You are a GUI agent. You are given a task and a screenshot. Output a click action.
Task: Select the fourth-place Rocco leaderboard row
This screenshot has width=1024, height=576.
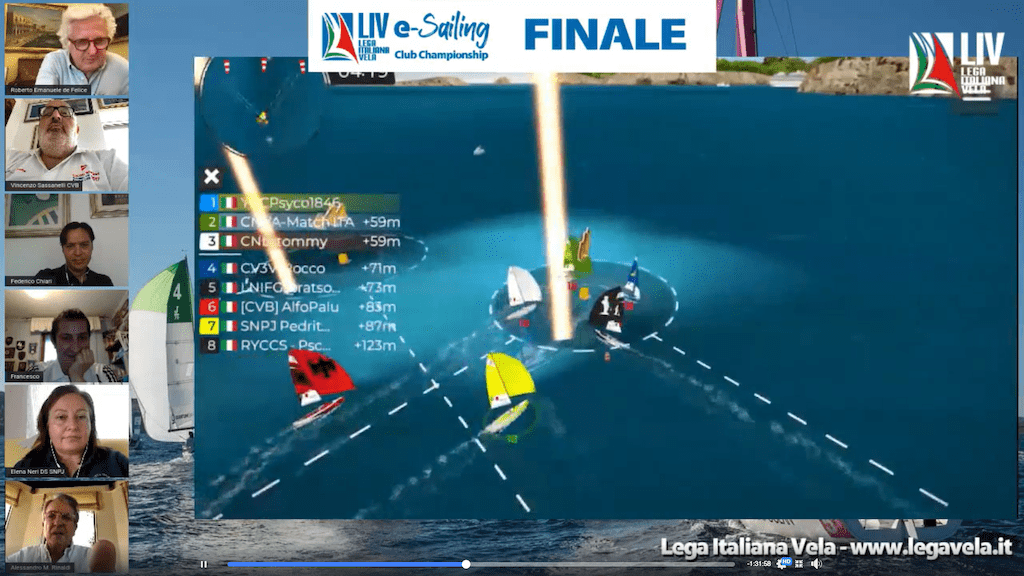300,269
